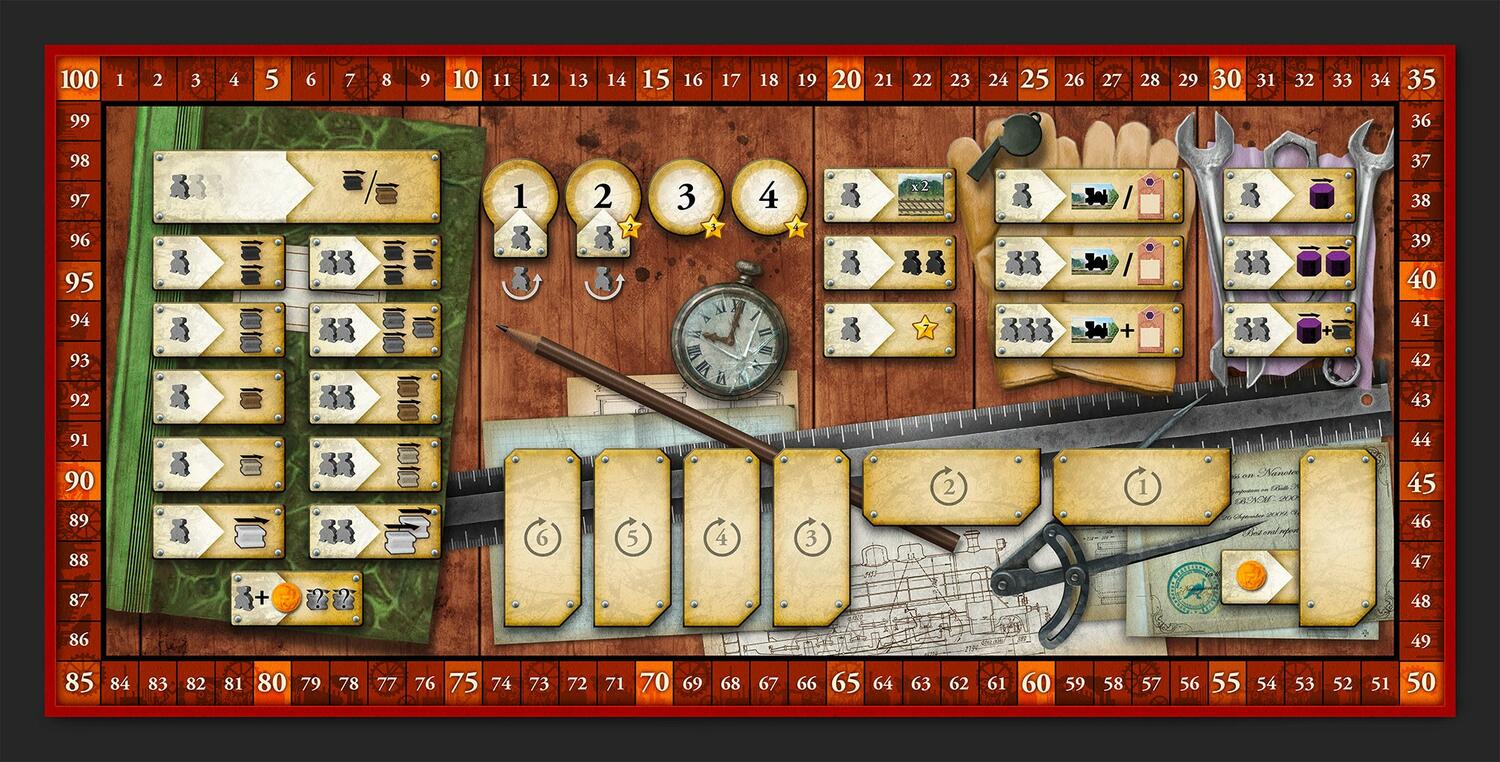Take the two black workers action space

pos(889,263)
